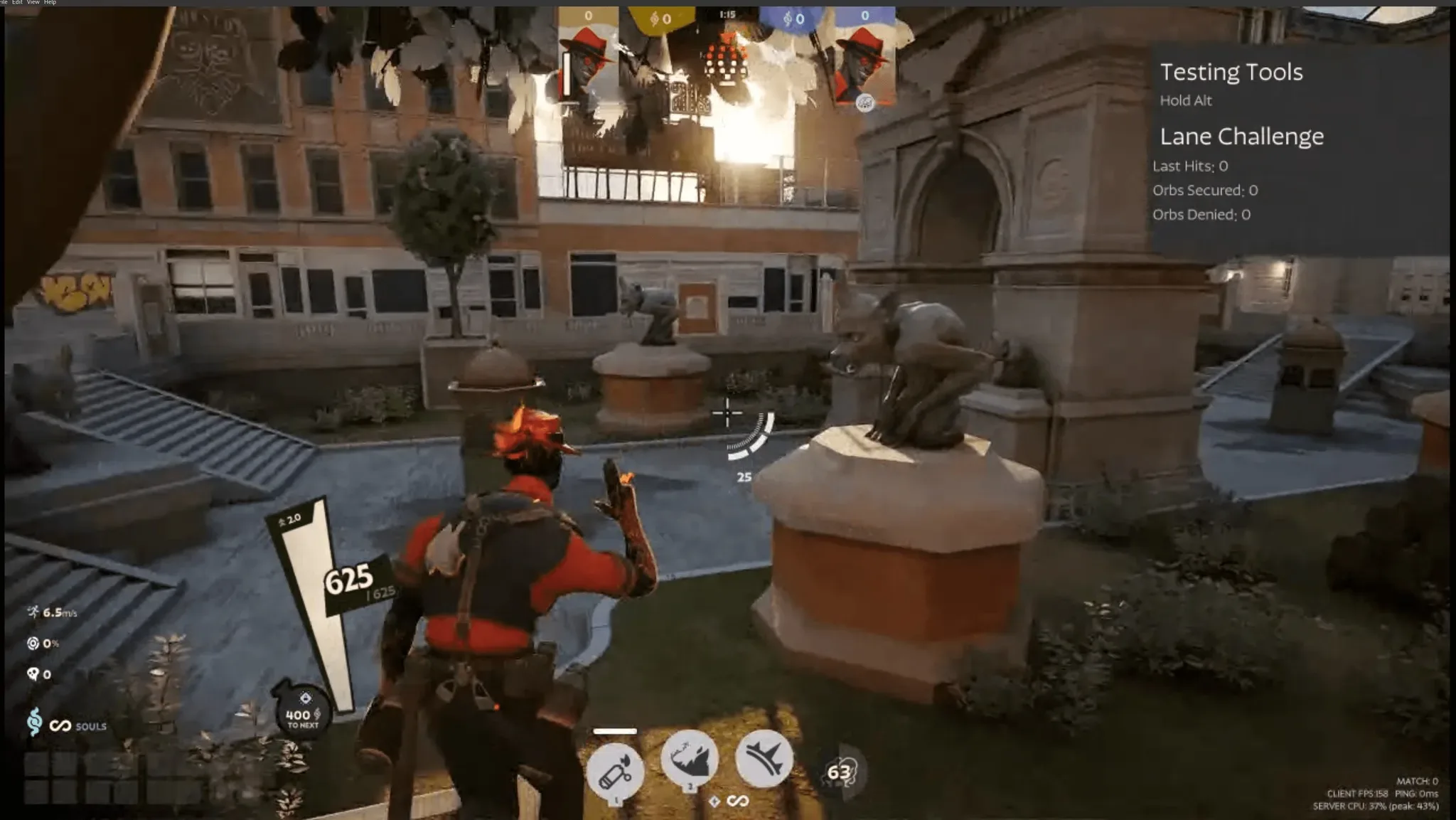The image size is (1456, 820).
Task: Click the Lane Challenge heading
Action: click(x=1241, y=136)
